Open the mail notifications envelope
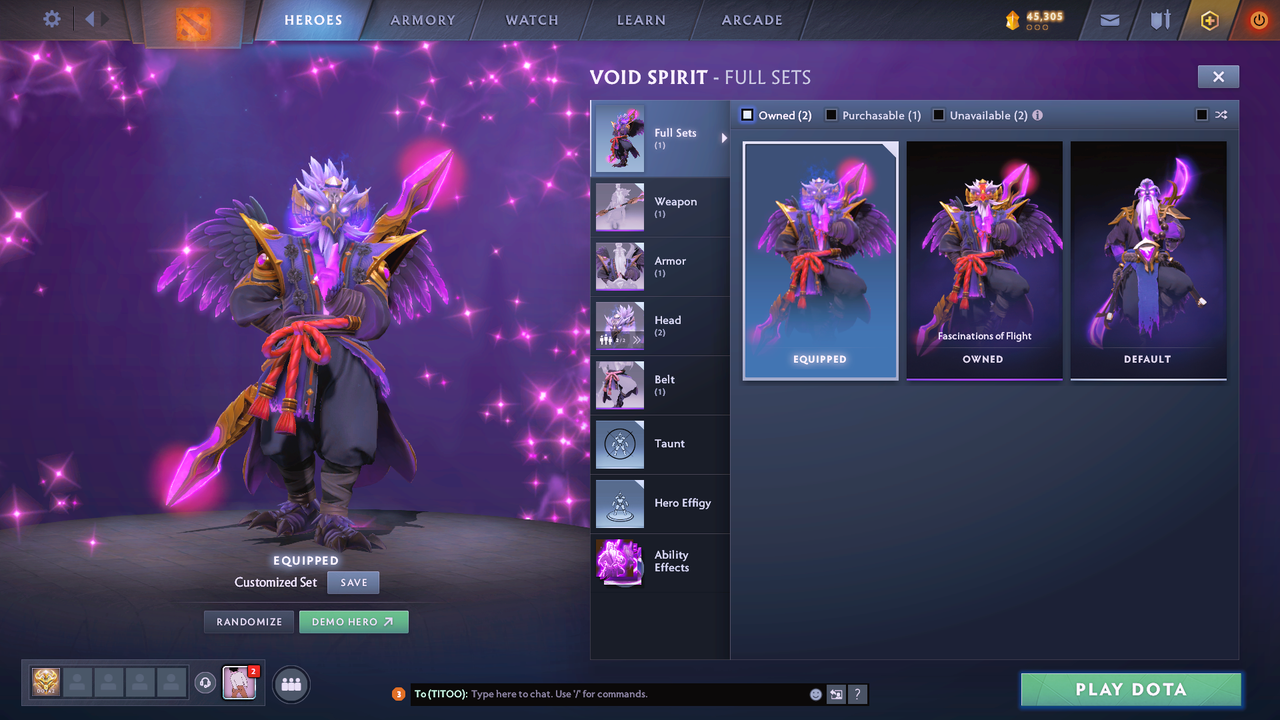This screenshot has height=720, width=1280. click(1108, 20)
